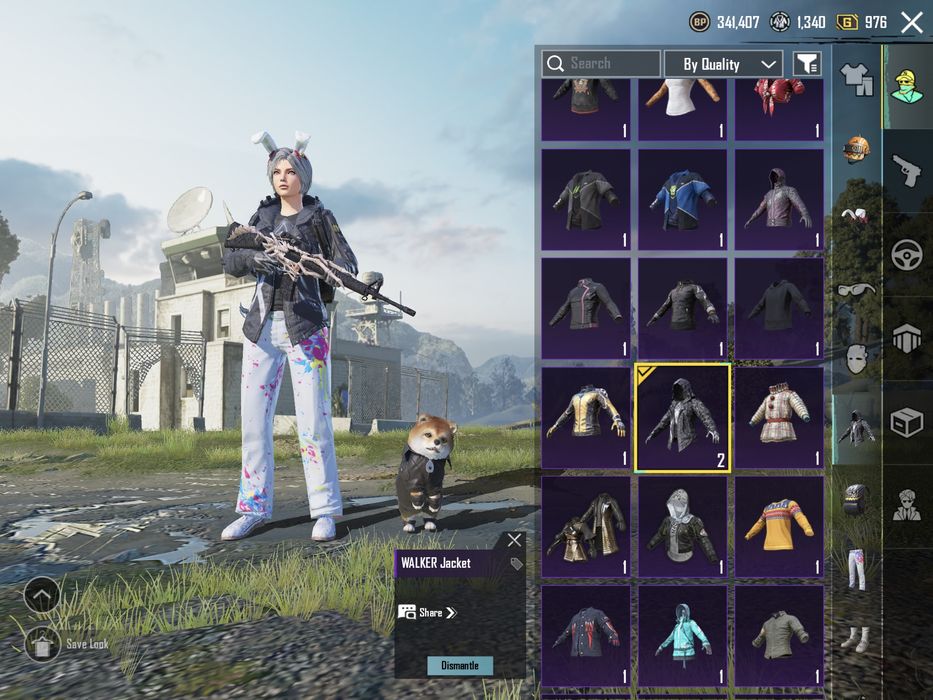
Task: Select the teal hooded jacket
Action: [683, 636]
